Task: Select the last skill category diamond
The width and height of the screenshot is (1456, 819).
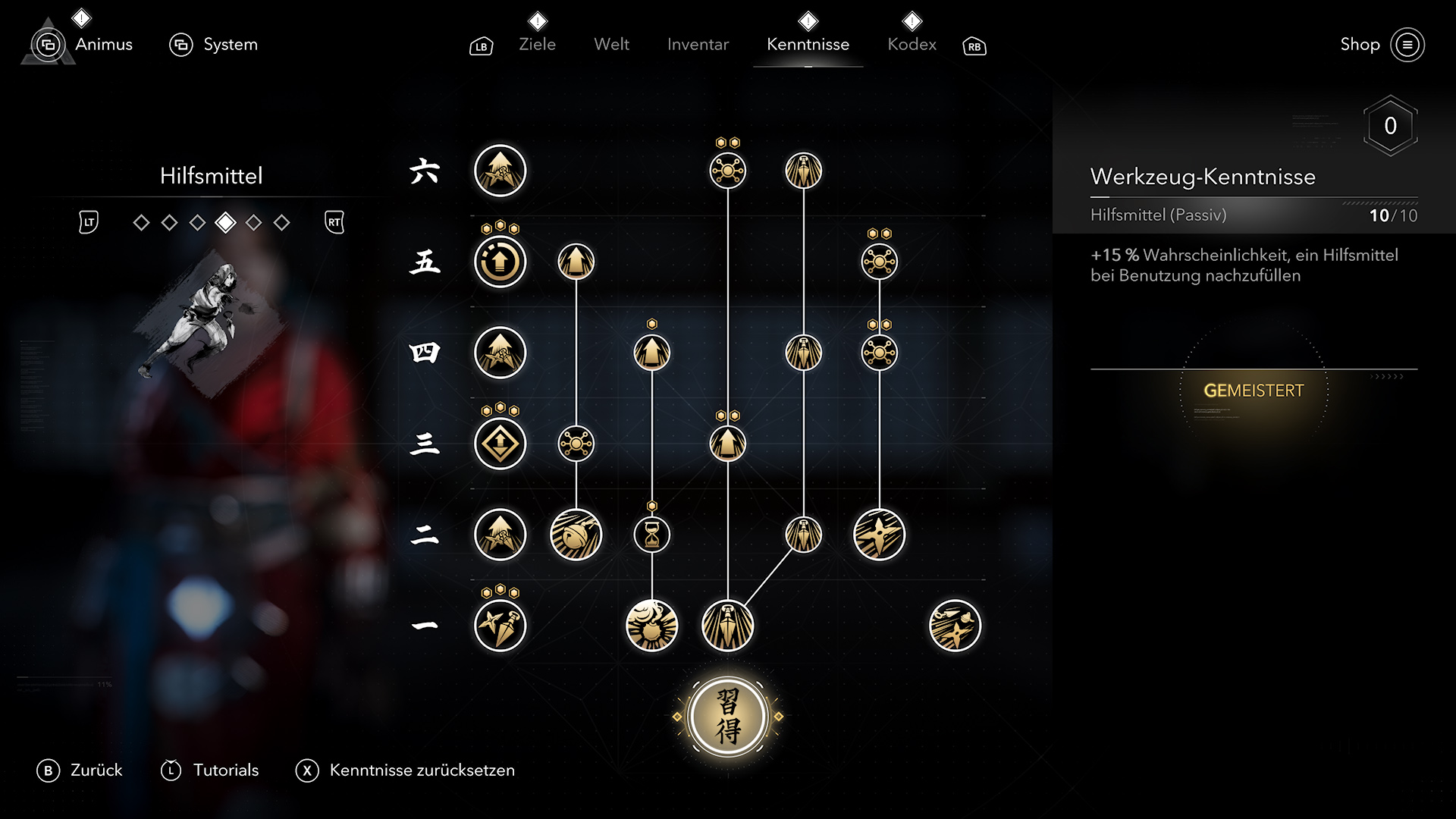Action: (281, 223)
